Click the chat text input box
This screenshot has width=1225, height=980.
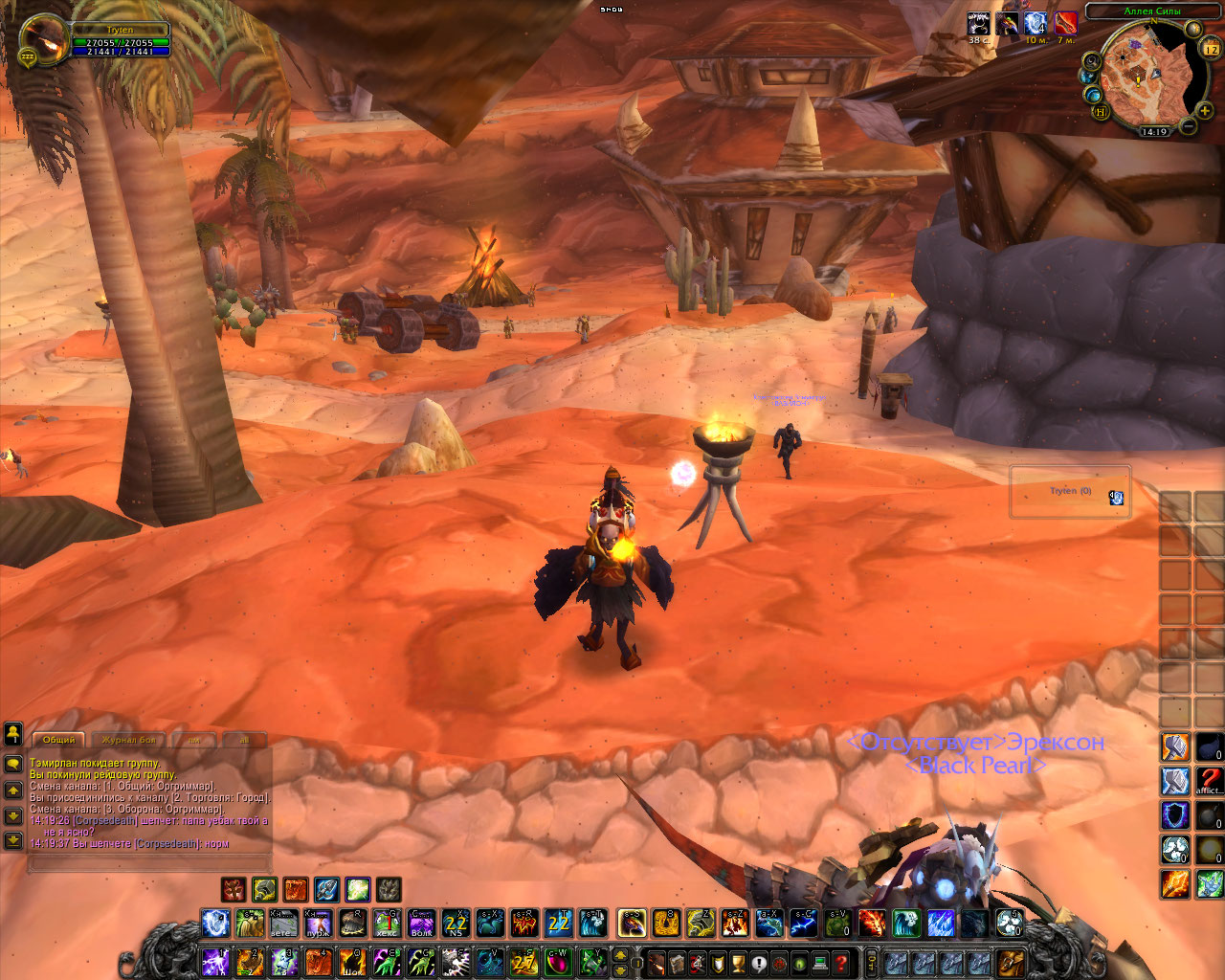(148, 863)
